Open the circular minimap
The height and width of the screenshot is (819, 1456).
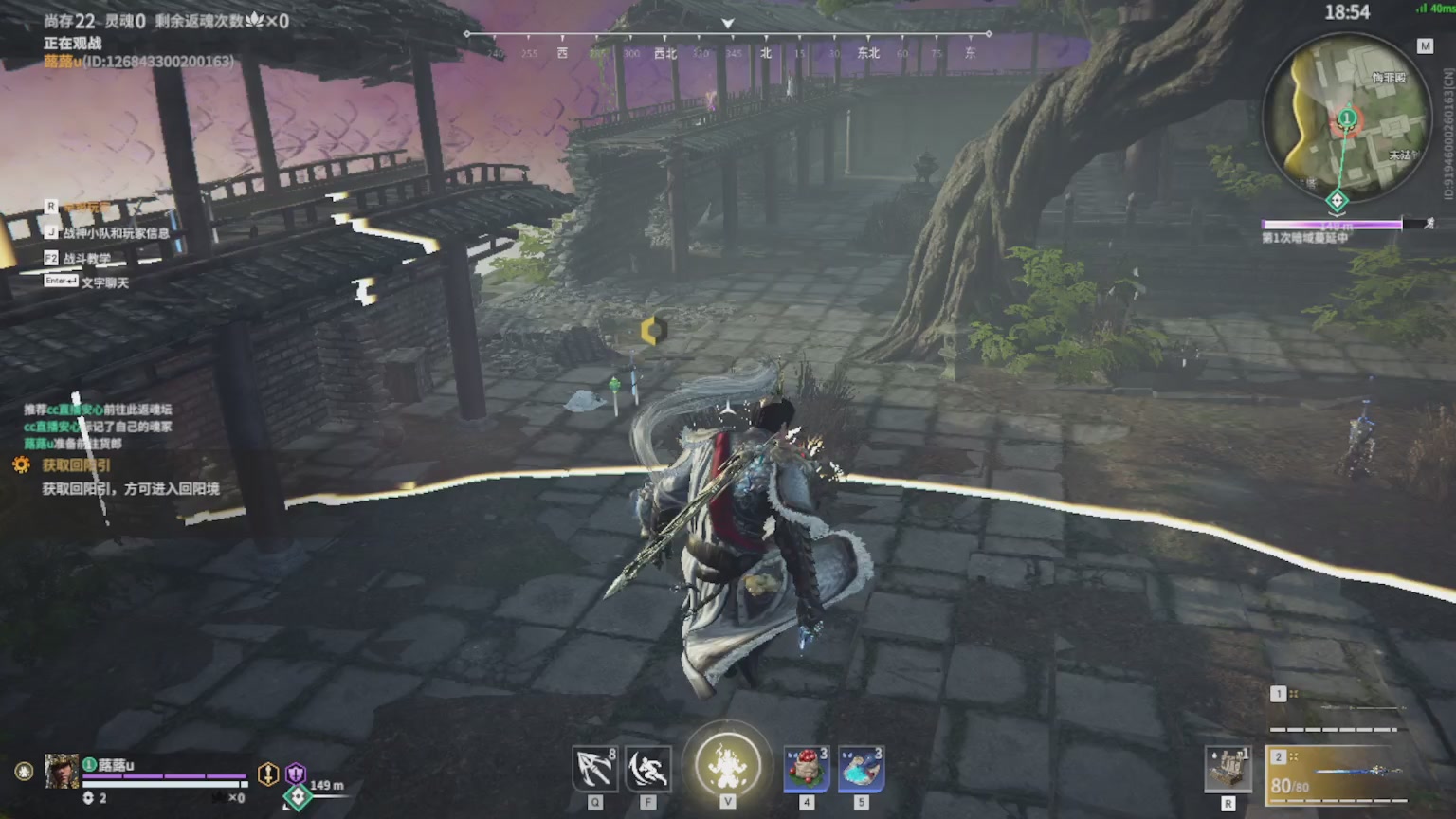pos(1346,118)
